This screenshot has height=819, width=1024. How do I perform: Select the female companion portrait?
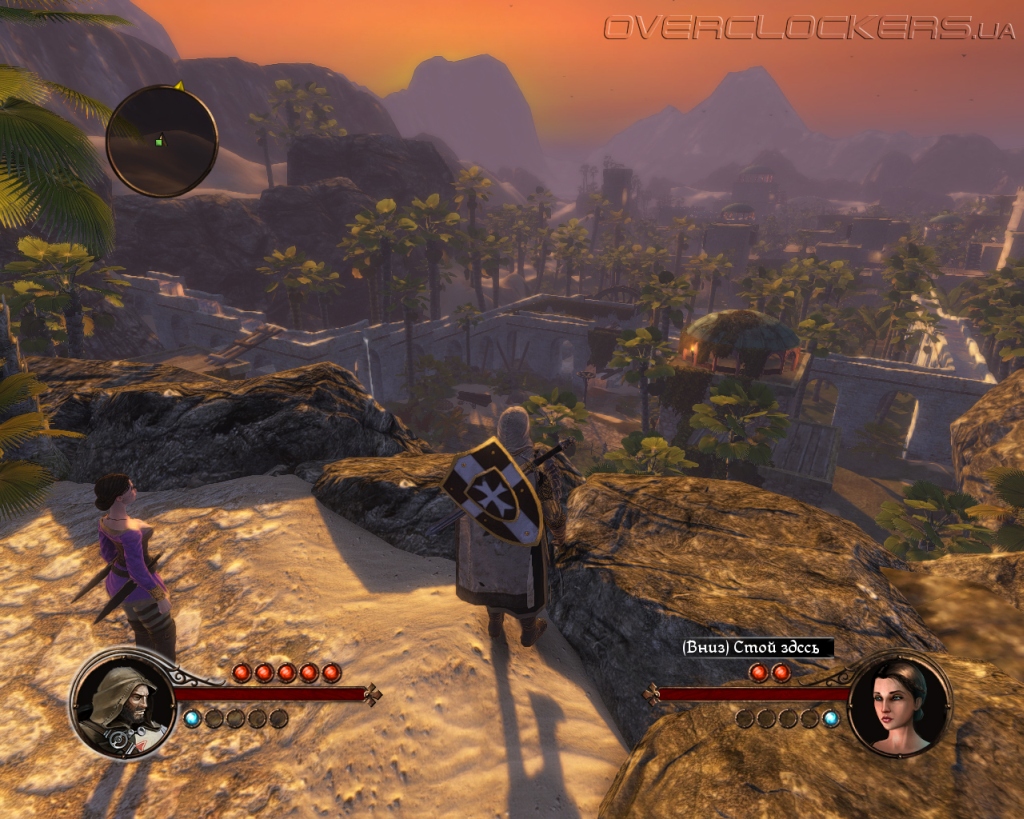pos(899,703)
